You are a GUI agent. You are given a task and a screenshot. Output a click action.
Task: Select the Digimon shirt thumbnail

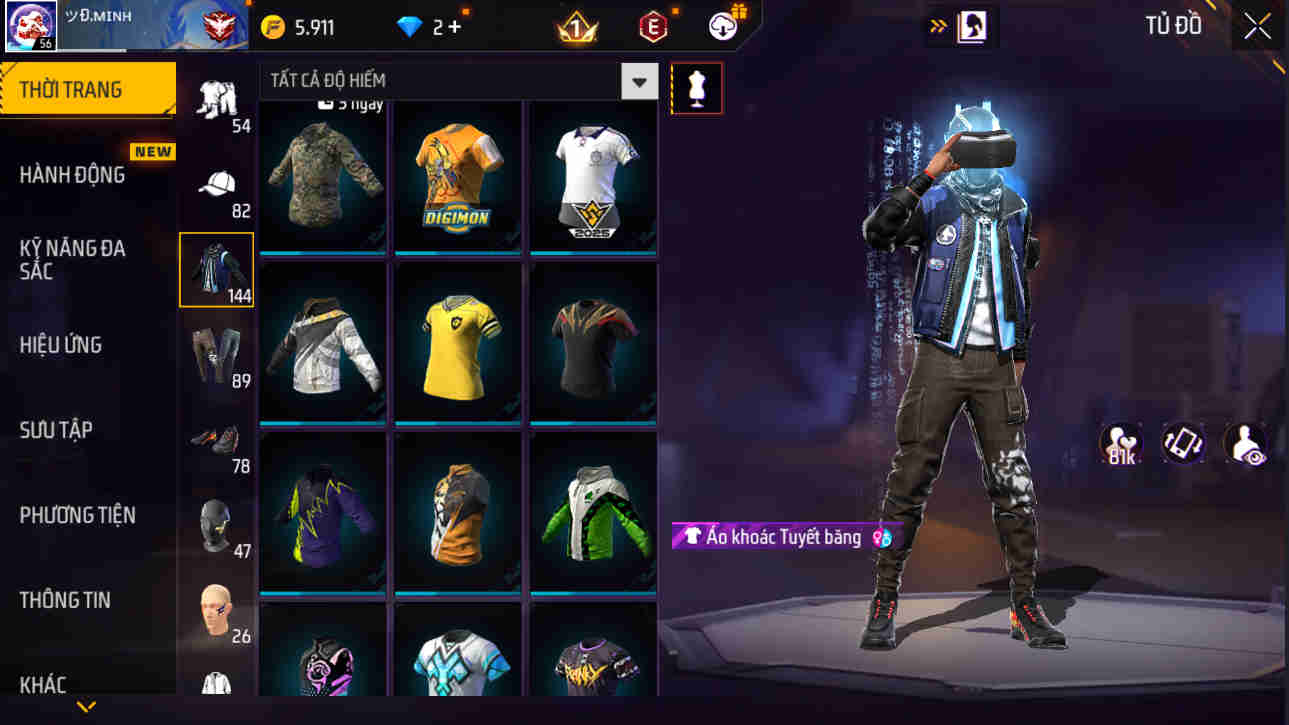click(x=457, y=177)
